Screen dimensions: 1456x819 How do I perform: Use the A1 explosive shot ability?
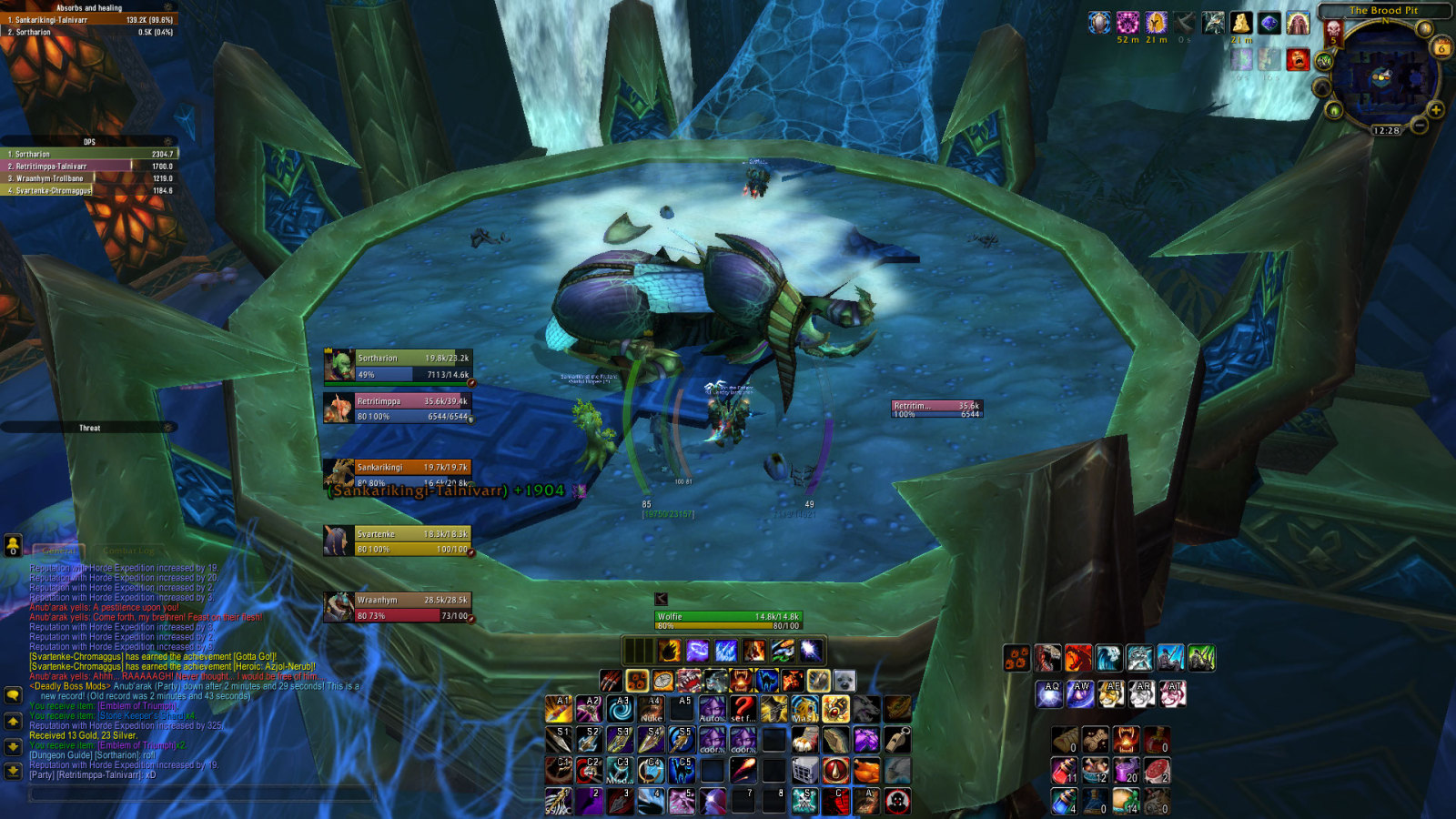click(x=559, y=709)
